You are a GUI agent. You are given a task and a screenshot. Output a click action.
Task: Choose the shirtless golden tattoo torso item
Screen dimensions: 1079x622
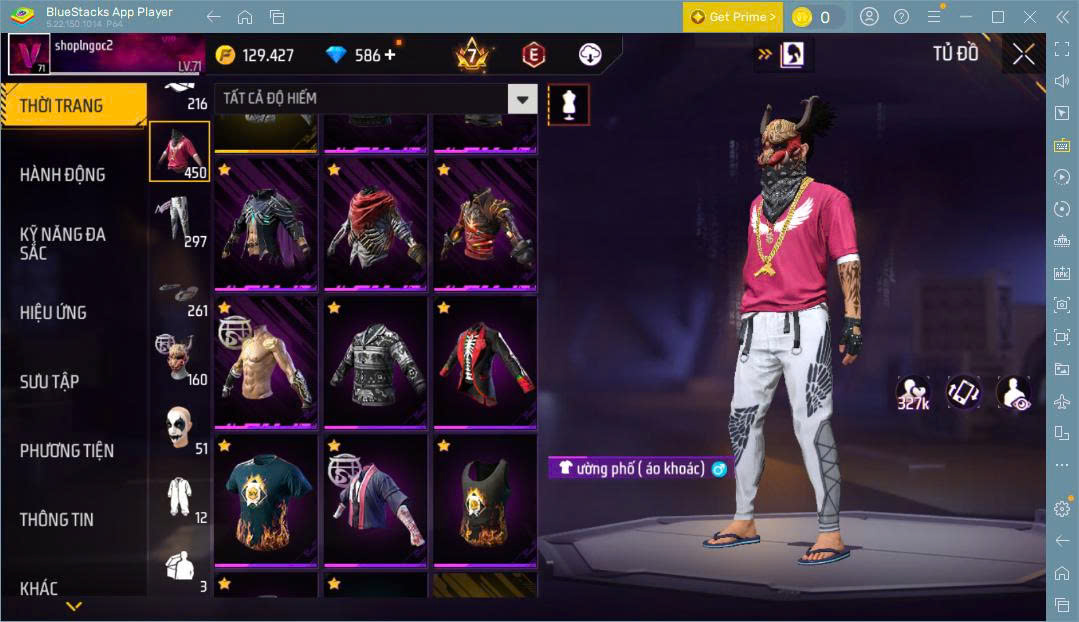click(x=265, y=362)
